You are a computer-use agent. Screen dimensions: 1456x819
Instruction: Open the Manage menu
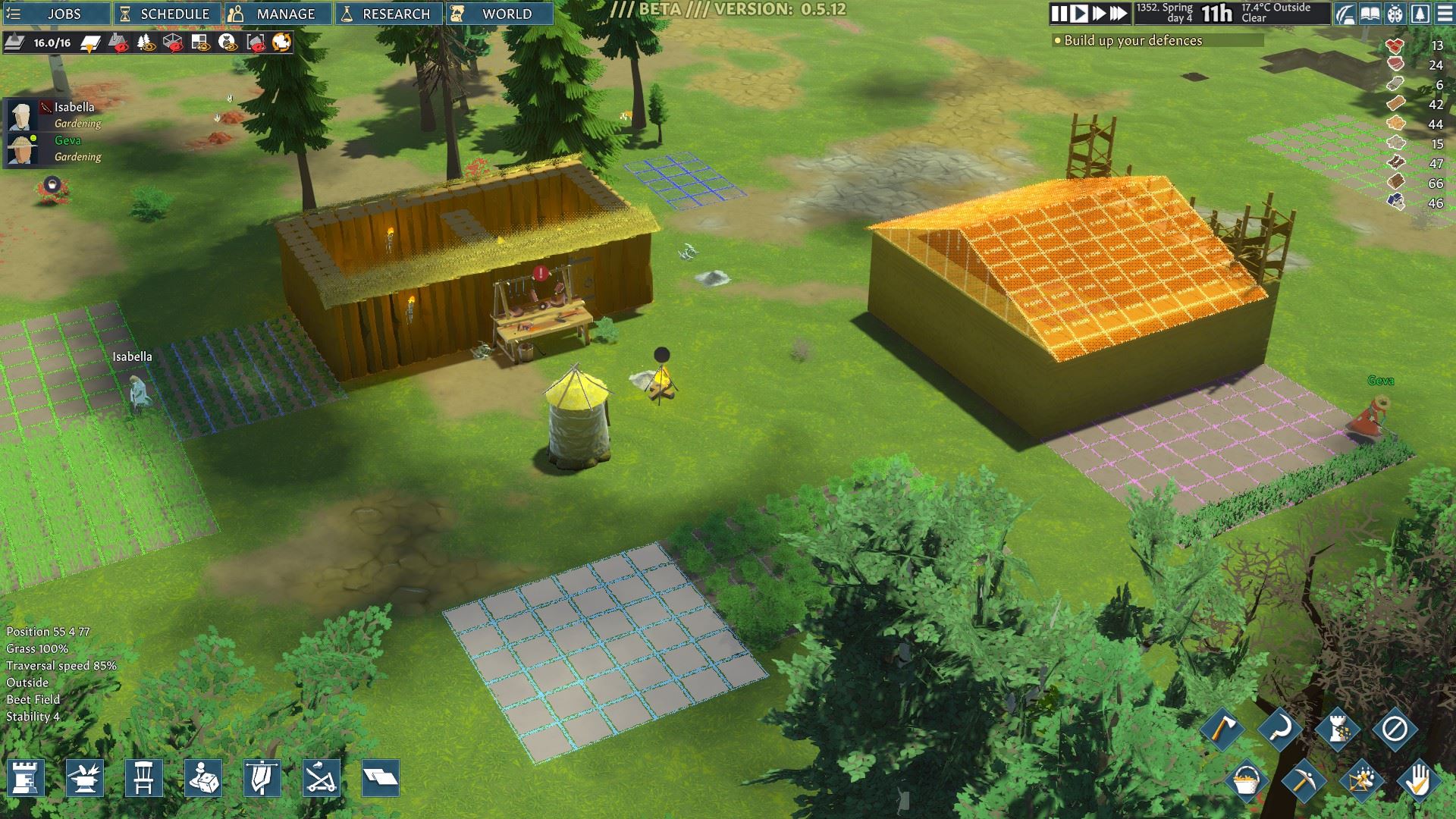pyautogui.click(x=278, y=14)
